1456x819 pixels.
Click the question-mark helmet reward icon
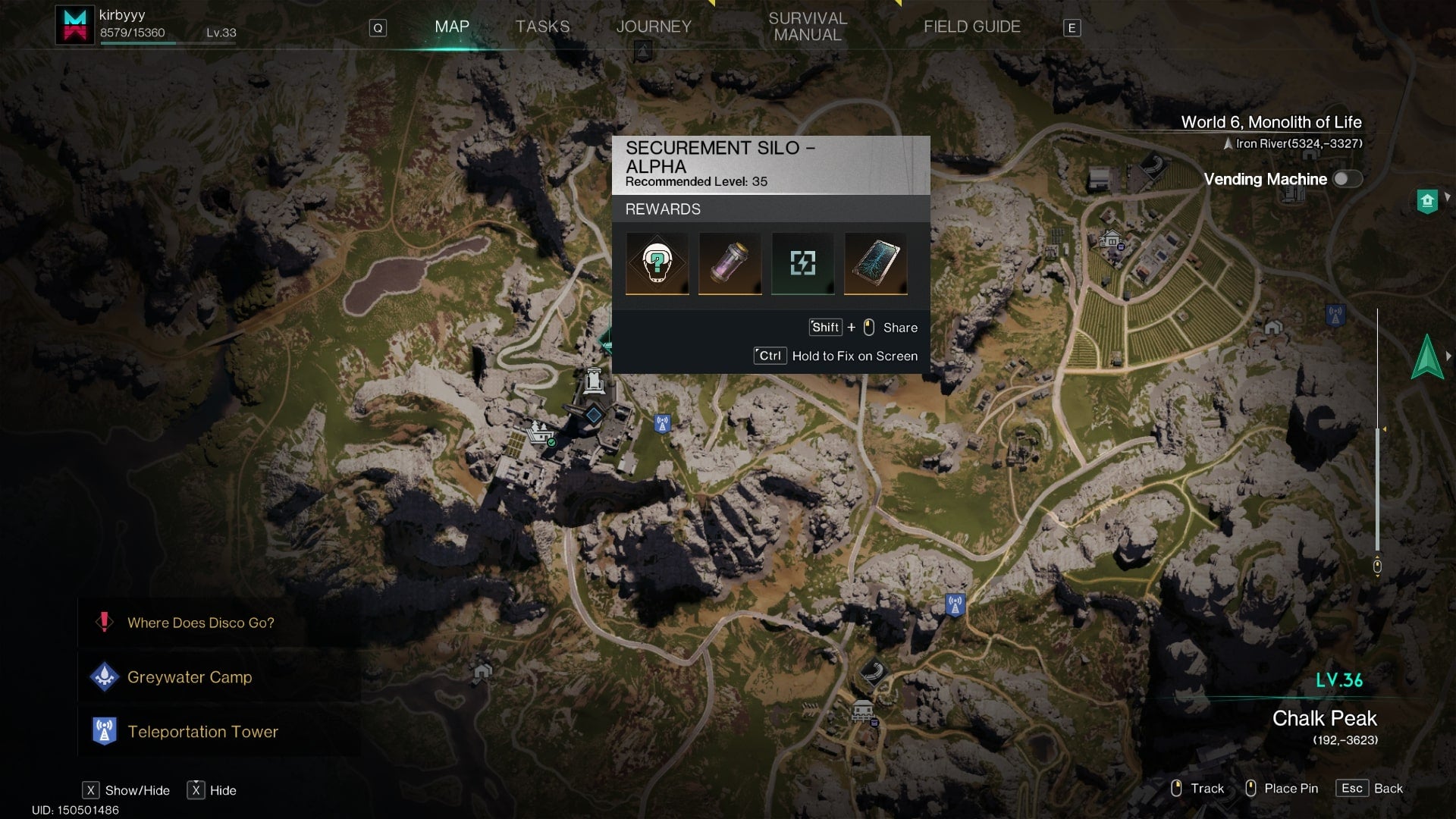tap(657, 263)
